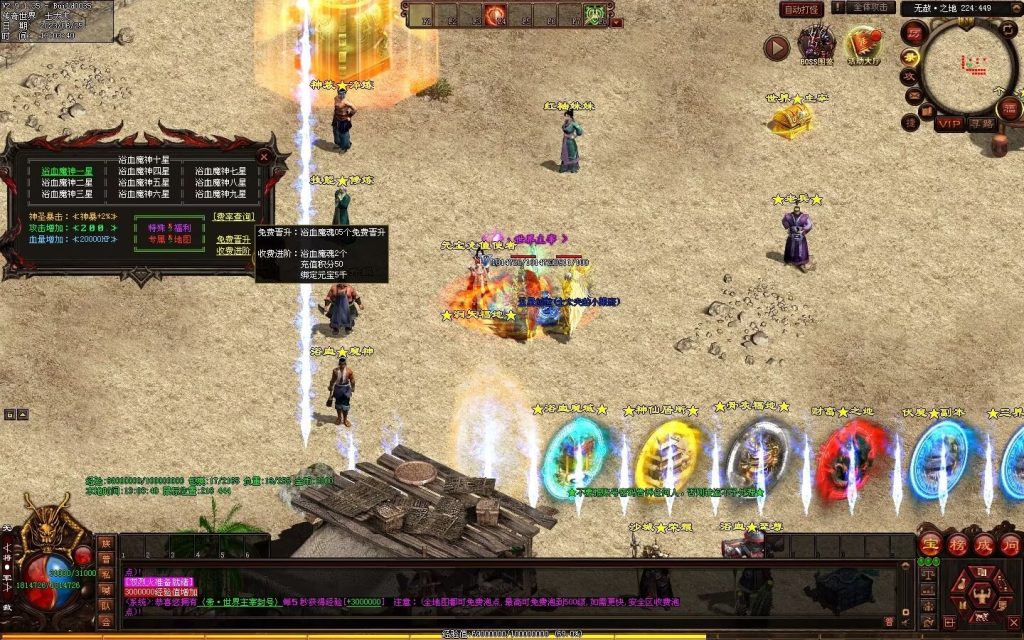Select 浴血魔神九星 tier

[221, 194]
